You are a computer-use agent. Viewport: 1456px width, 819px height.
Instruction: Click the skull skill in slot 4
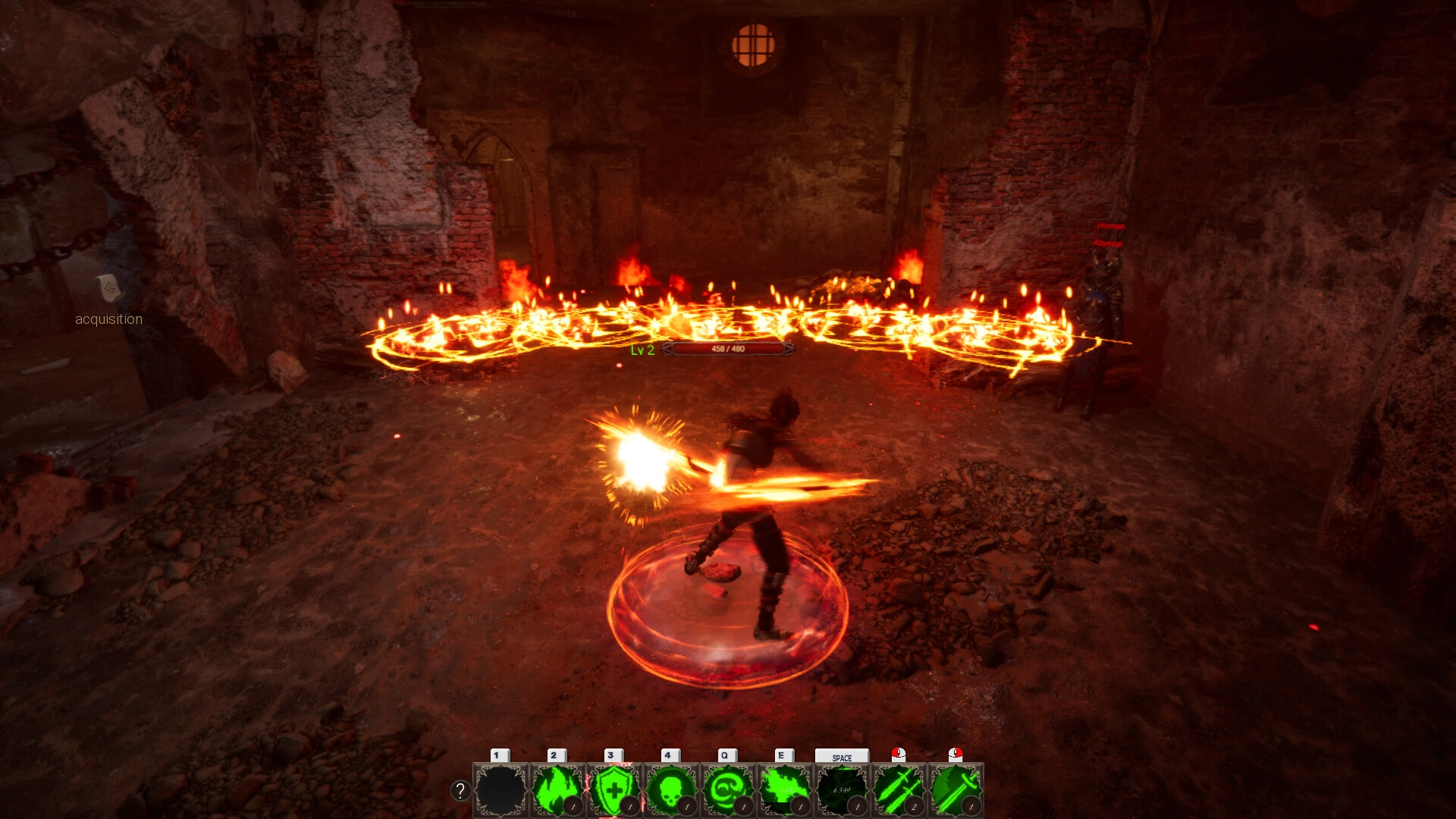click(x=671, y=789)
